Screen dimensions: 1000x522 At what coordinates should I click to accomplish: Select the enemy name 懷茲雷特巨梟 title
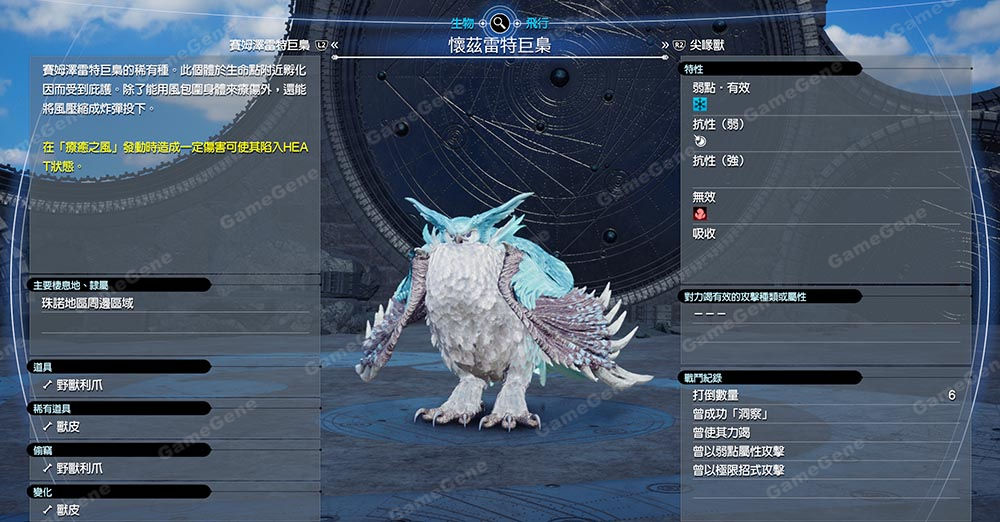[x=499, y=46]
